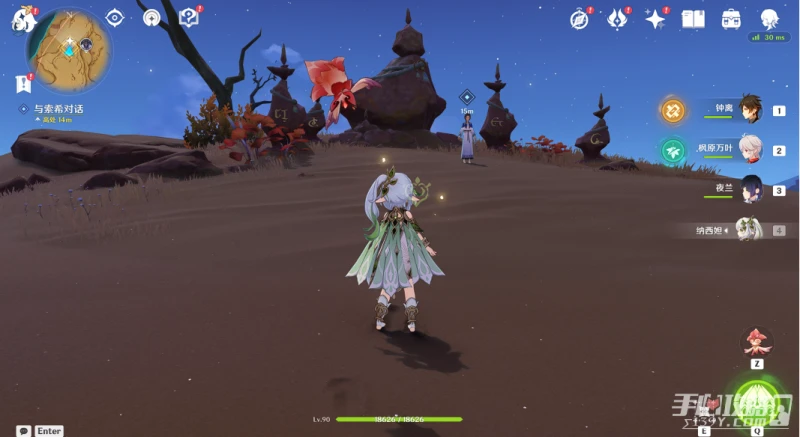
Task: Use the red gadget item icon
Action: (x=757, y=342)
